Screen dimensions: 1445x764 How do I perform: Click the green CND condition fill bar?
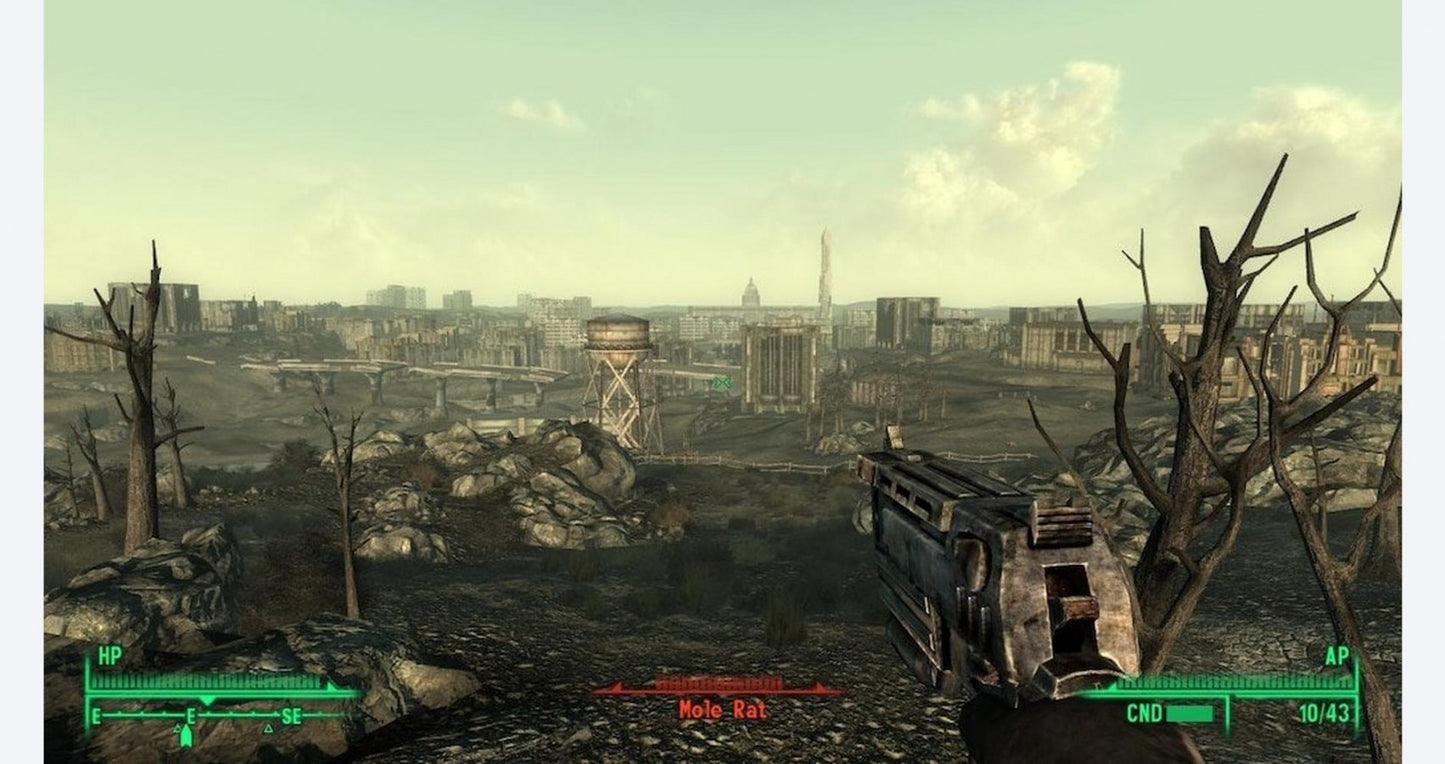click(x=1189, y=714)
